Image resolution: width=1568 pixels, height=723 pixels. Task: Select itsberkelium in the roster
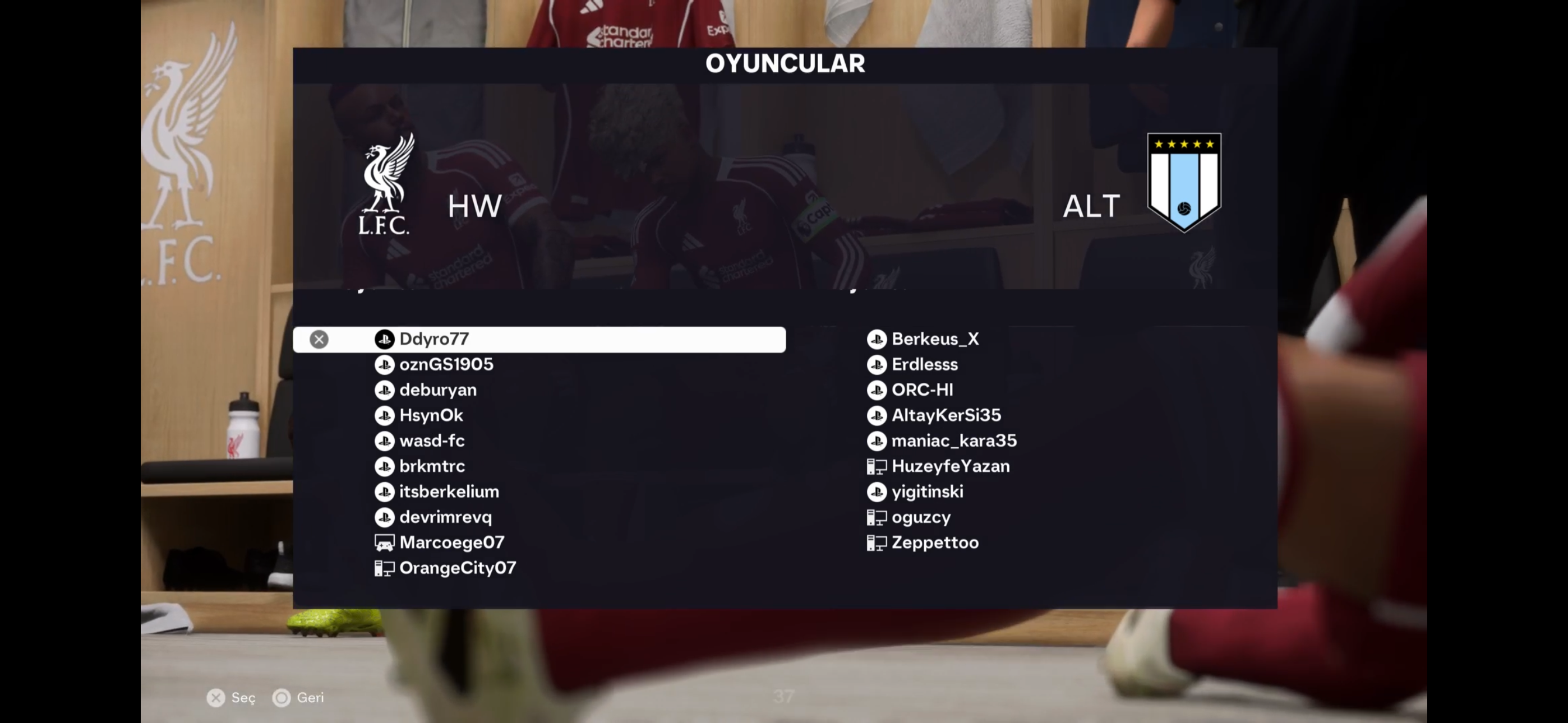449,492
